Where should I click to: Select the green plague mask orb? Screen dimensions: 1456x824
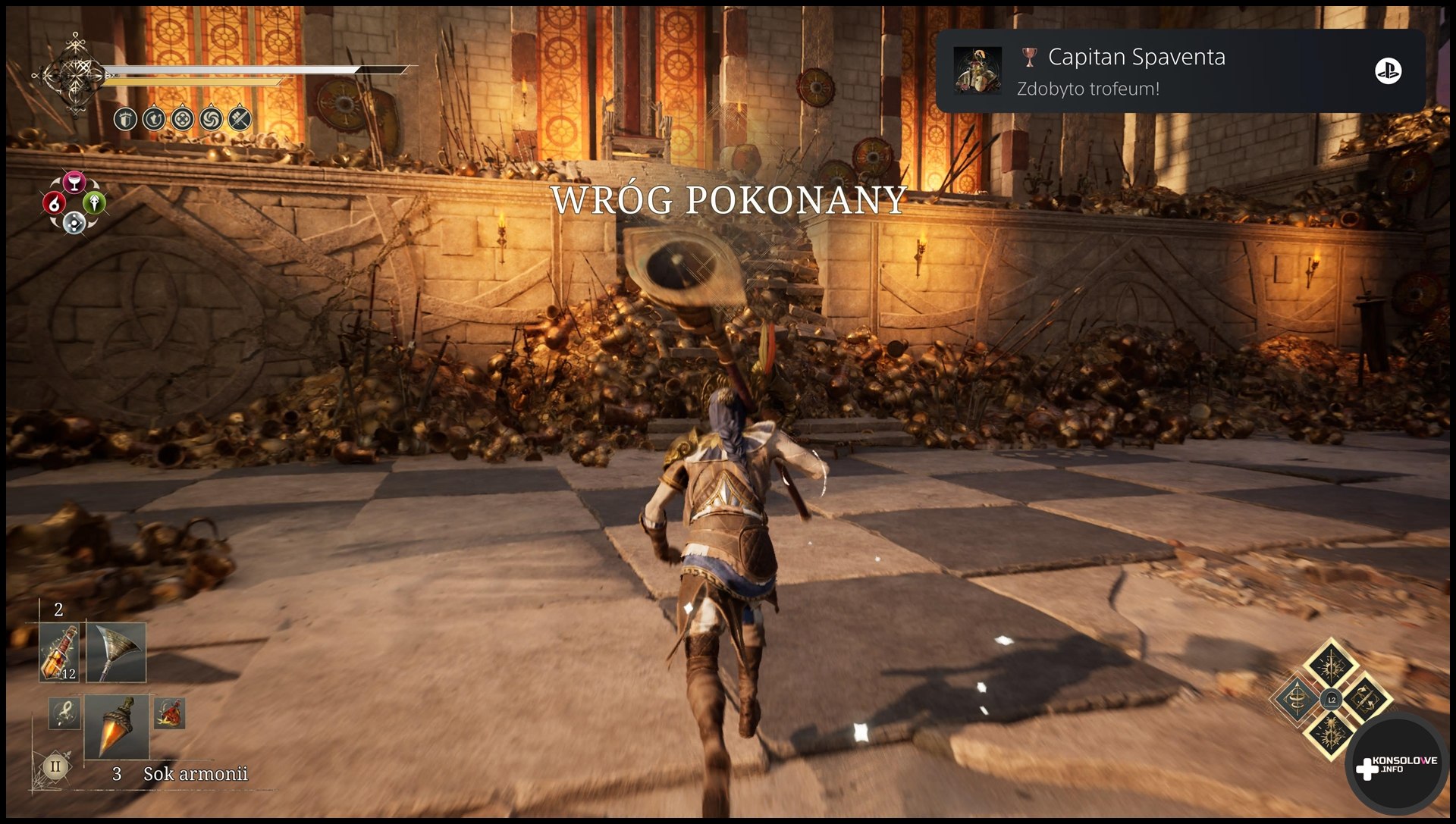tap(94, 202)
